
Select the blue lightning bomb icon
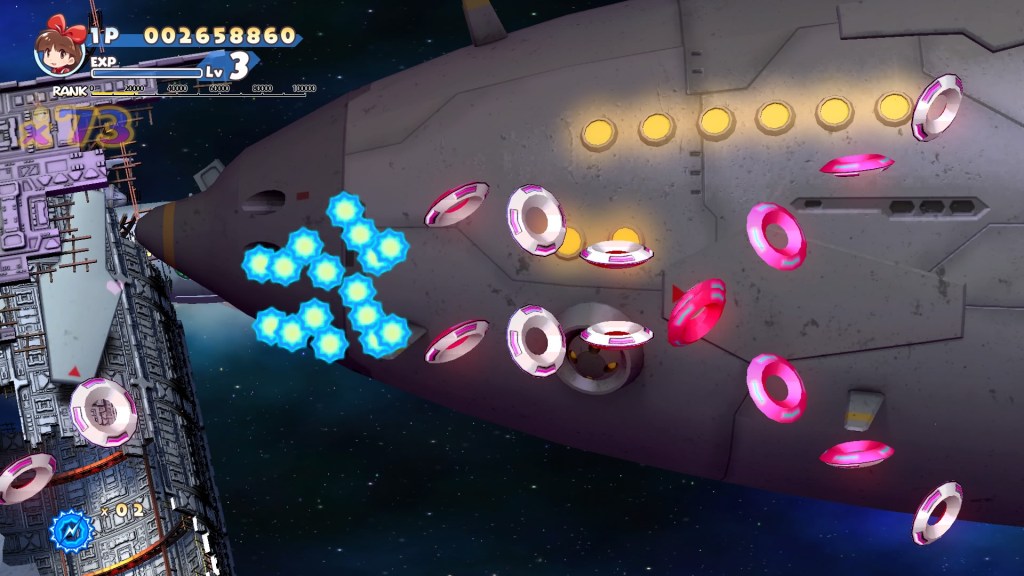point(72,528)
